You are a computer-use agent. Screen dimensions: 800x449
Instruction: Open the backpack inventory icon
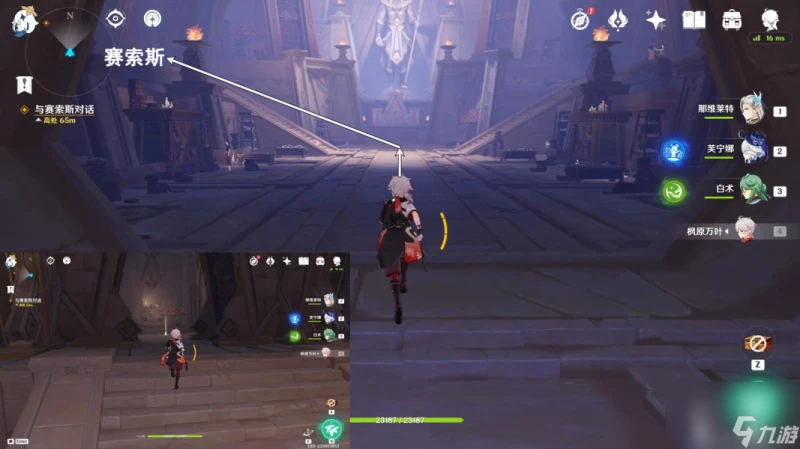click(732, 19)
